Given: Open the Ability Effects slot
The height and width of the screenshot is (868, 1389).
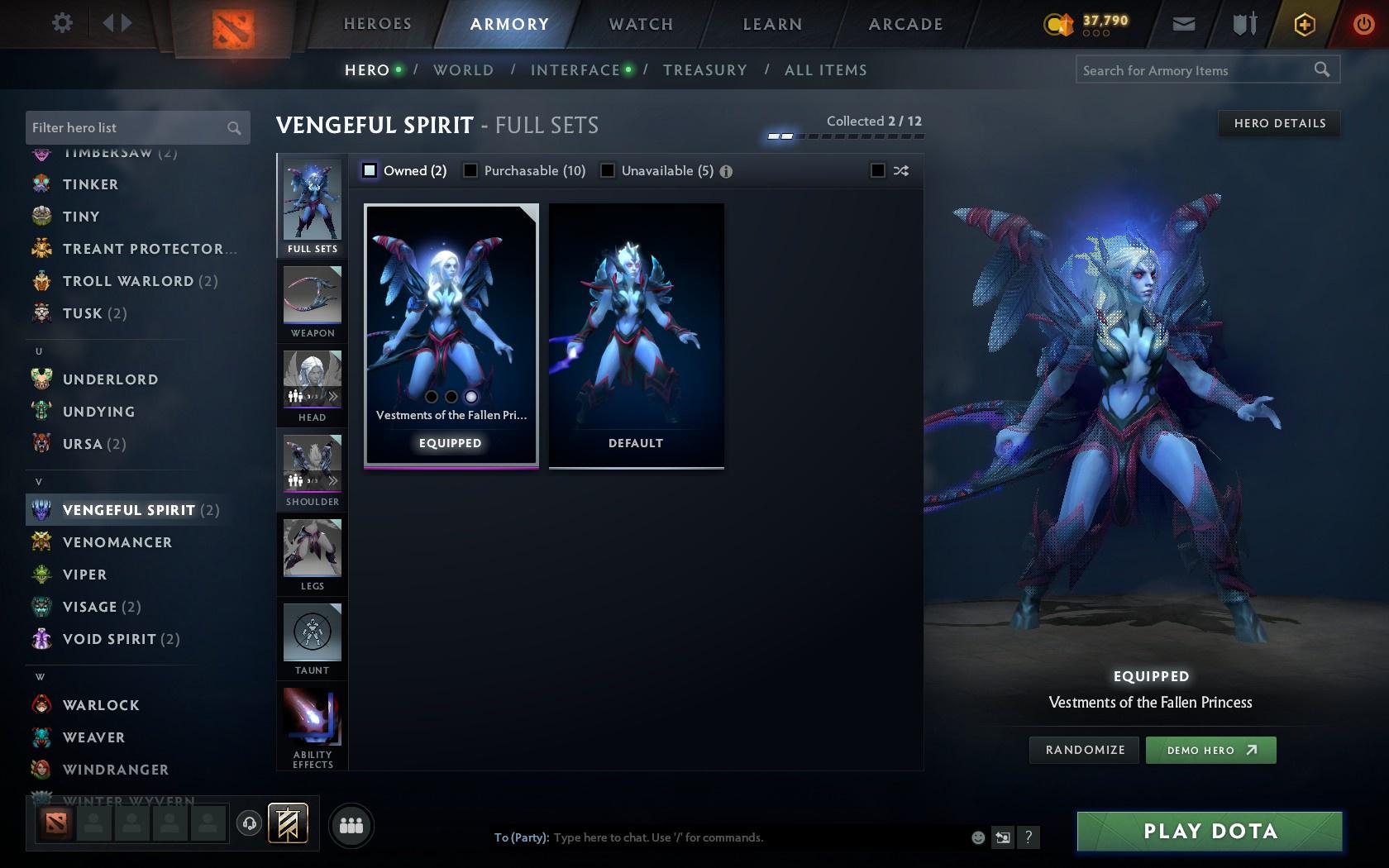Looking at the screenshot, I should 312,718.
